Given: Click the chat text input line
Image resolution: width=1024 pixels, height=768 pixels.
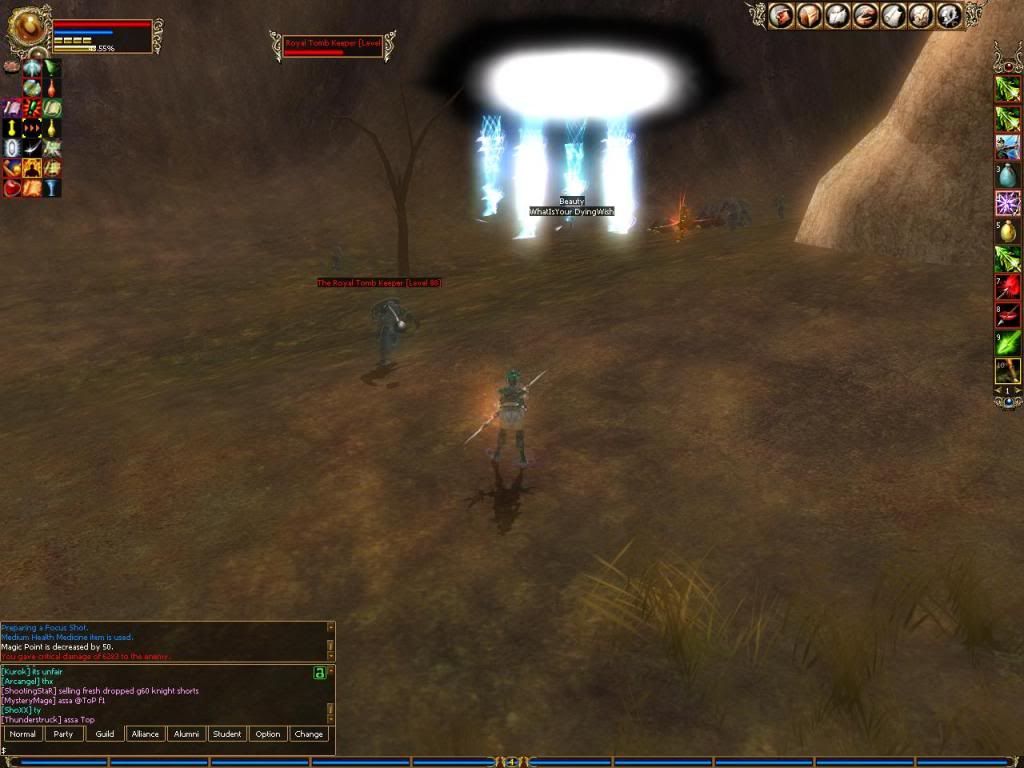Looking at the screenshot, I should [x=160, y=750].
